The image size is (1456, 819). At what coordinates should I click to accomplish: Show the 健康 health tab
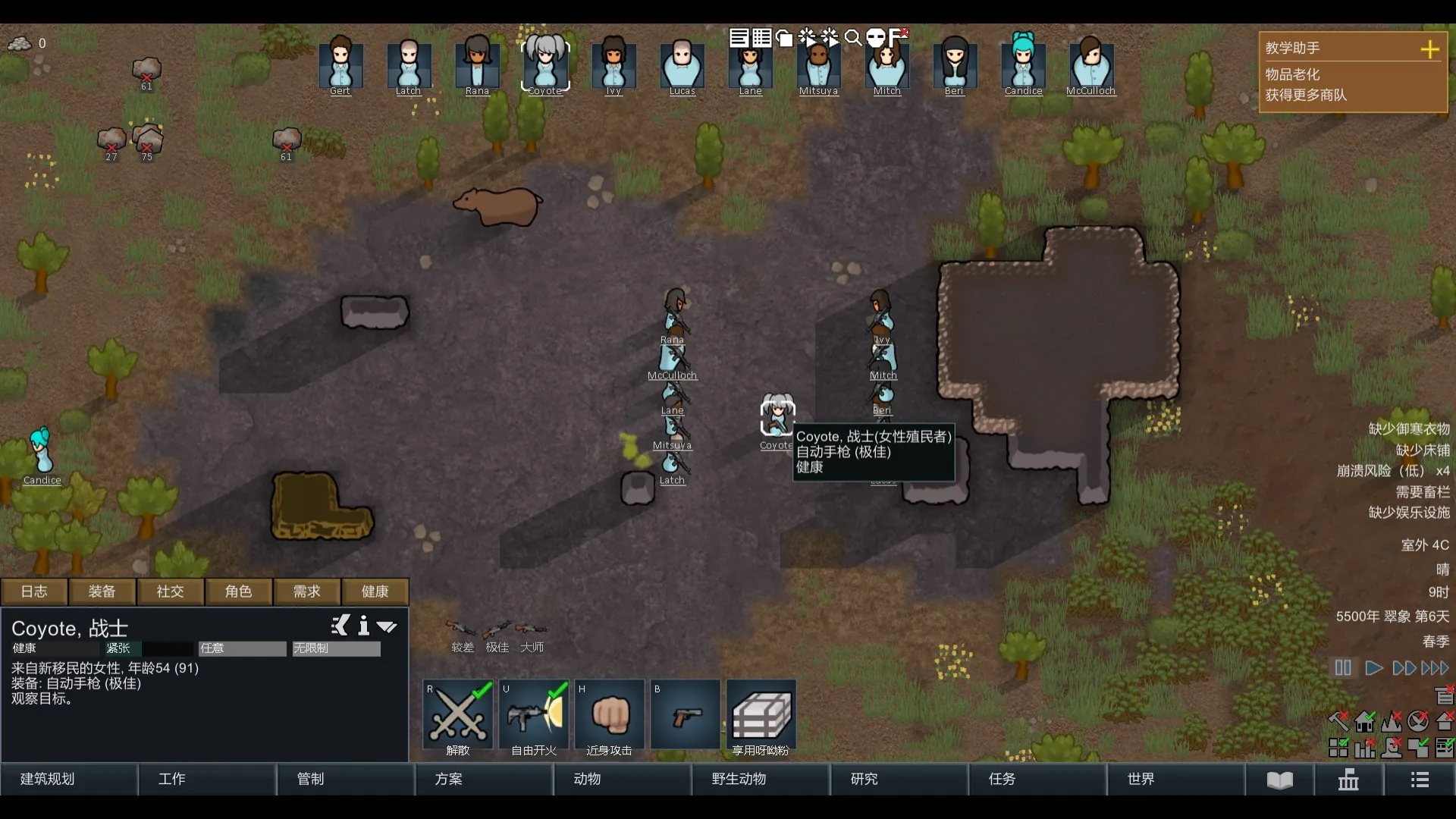pos(375,591)
